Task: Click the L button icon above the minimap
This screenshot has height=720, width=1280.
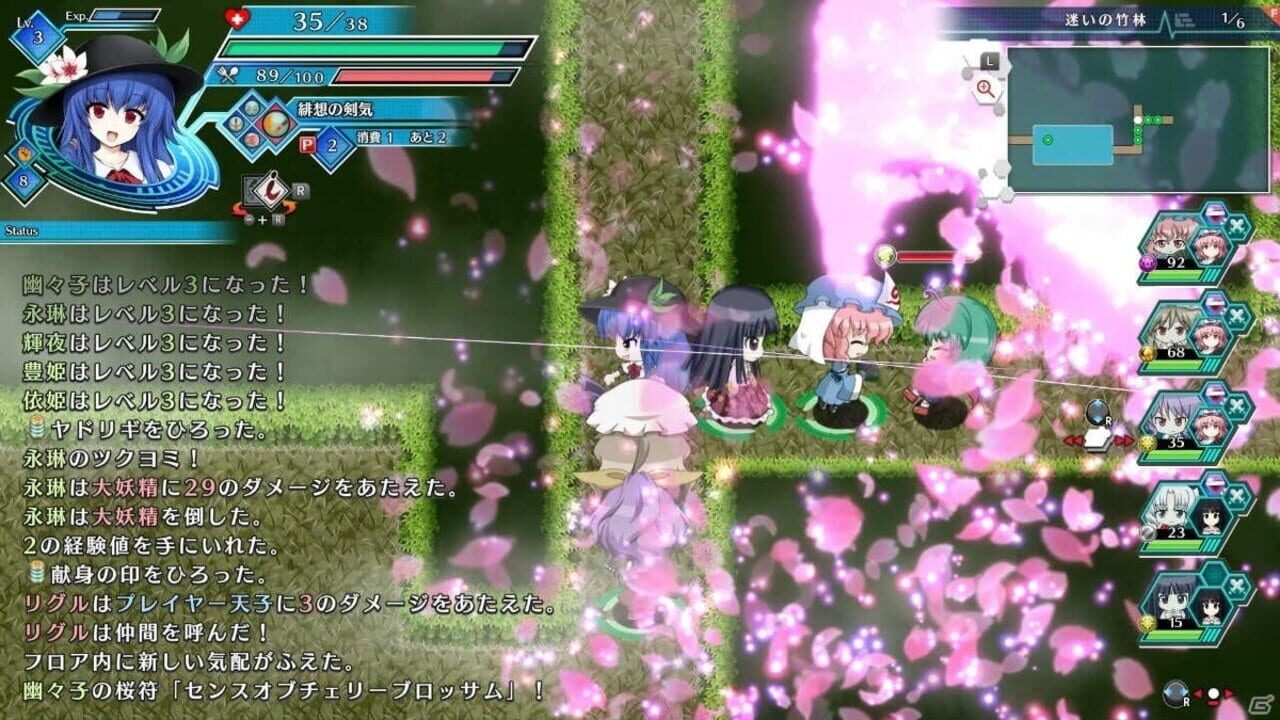Action: point(989,61)
